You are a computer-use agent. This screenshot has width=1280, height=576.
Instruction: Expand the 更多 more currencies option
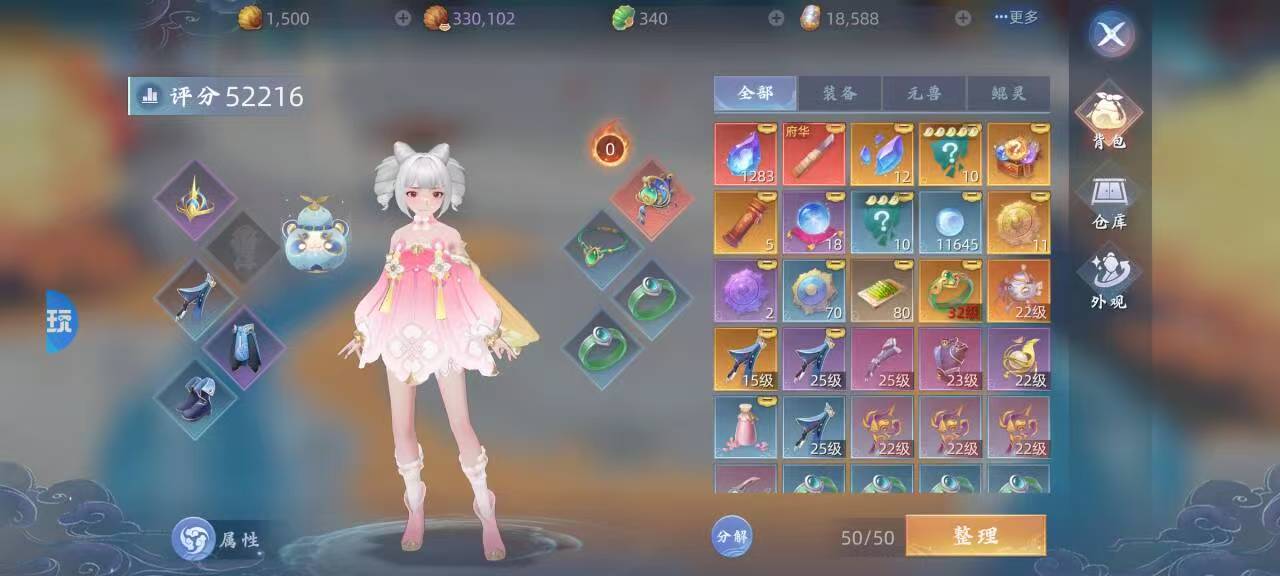pyautogui.click(x=1016, y=17)
